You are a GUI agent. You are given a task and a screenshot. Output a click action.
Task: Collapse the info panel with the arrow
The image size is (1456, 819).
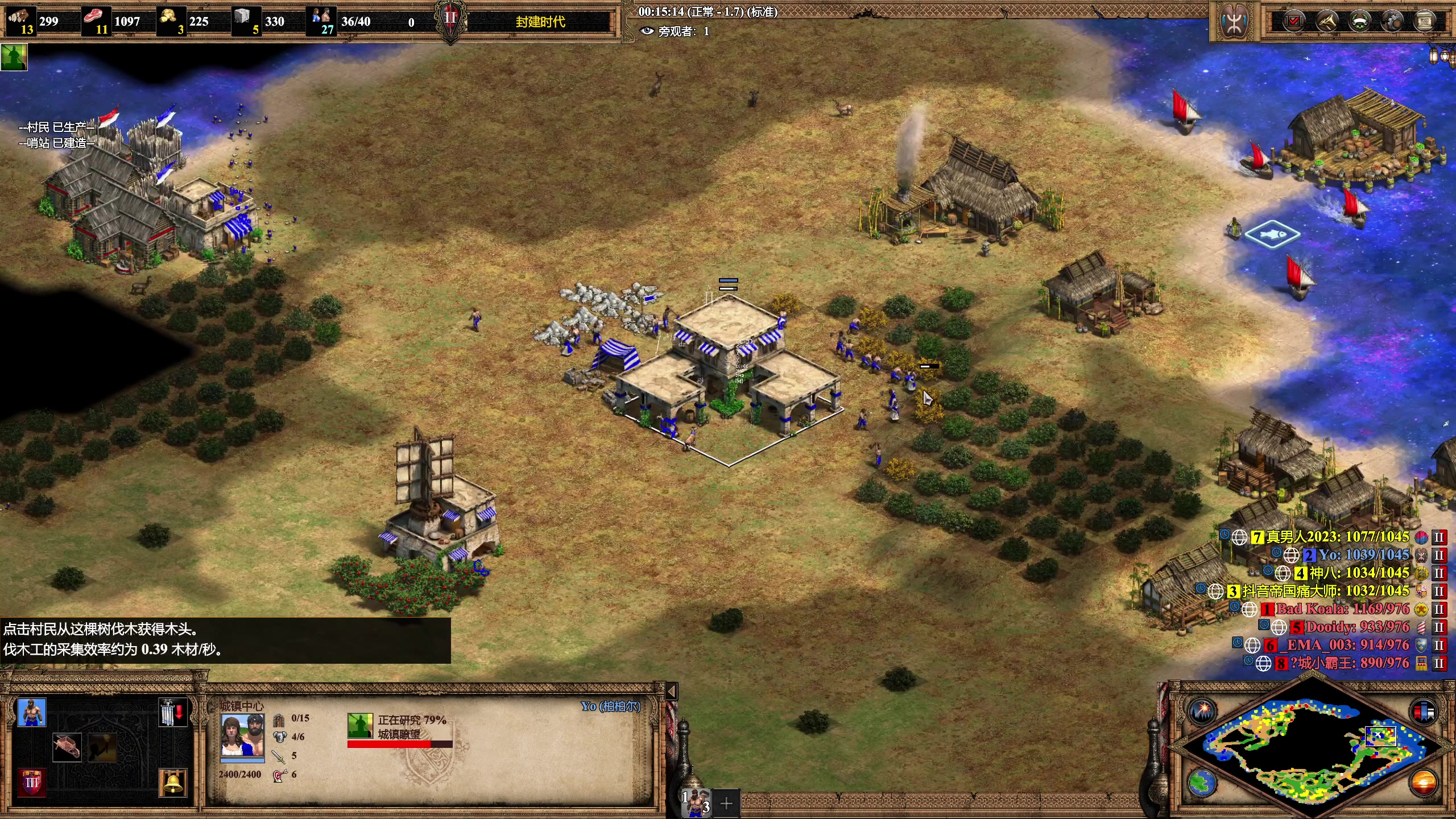click(x=672, y=691)
